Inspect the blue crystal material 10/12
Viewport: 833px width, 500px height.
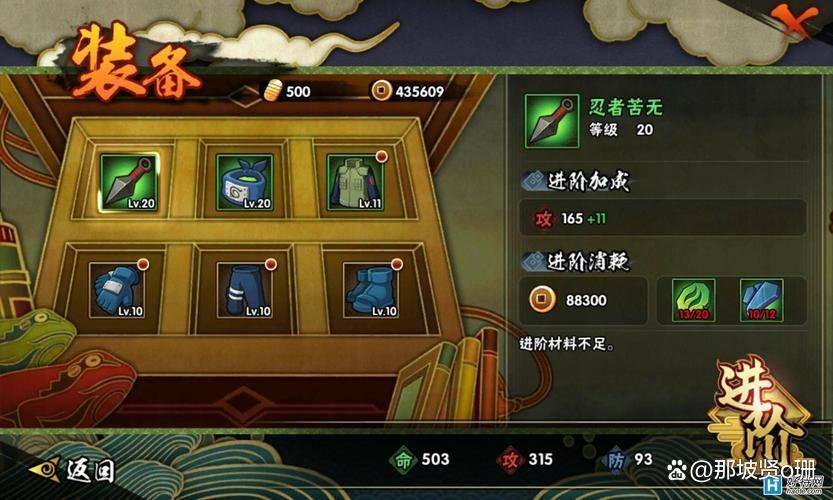coord(760,301)
